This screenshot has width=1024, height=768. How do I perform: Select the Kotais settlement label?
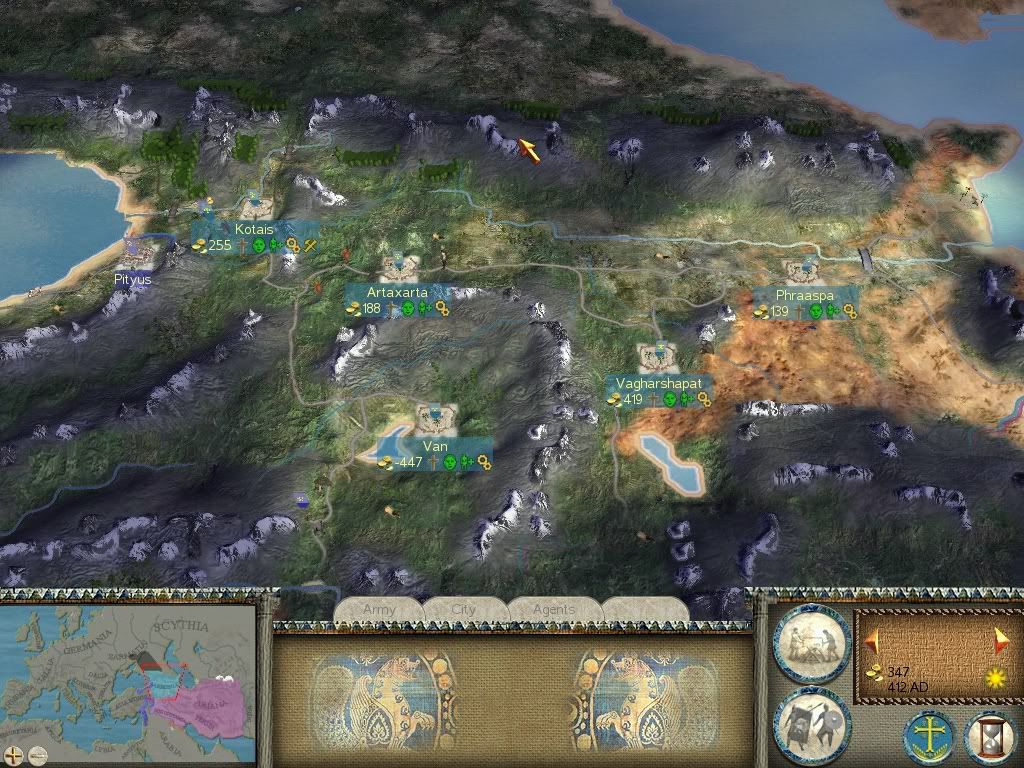point(254,230)
